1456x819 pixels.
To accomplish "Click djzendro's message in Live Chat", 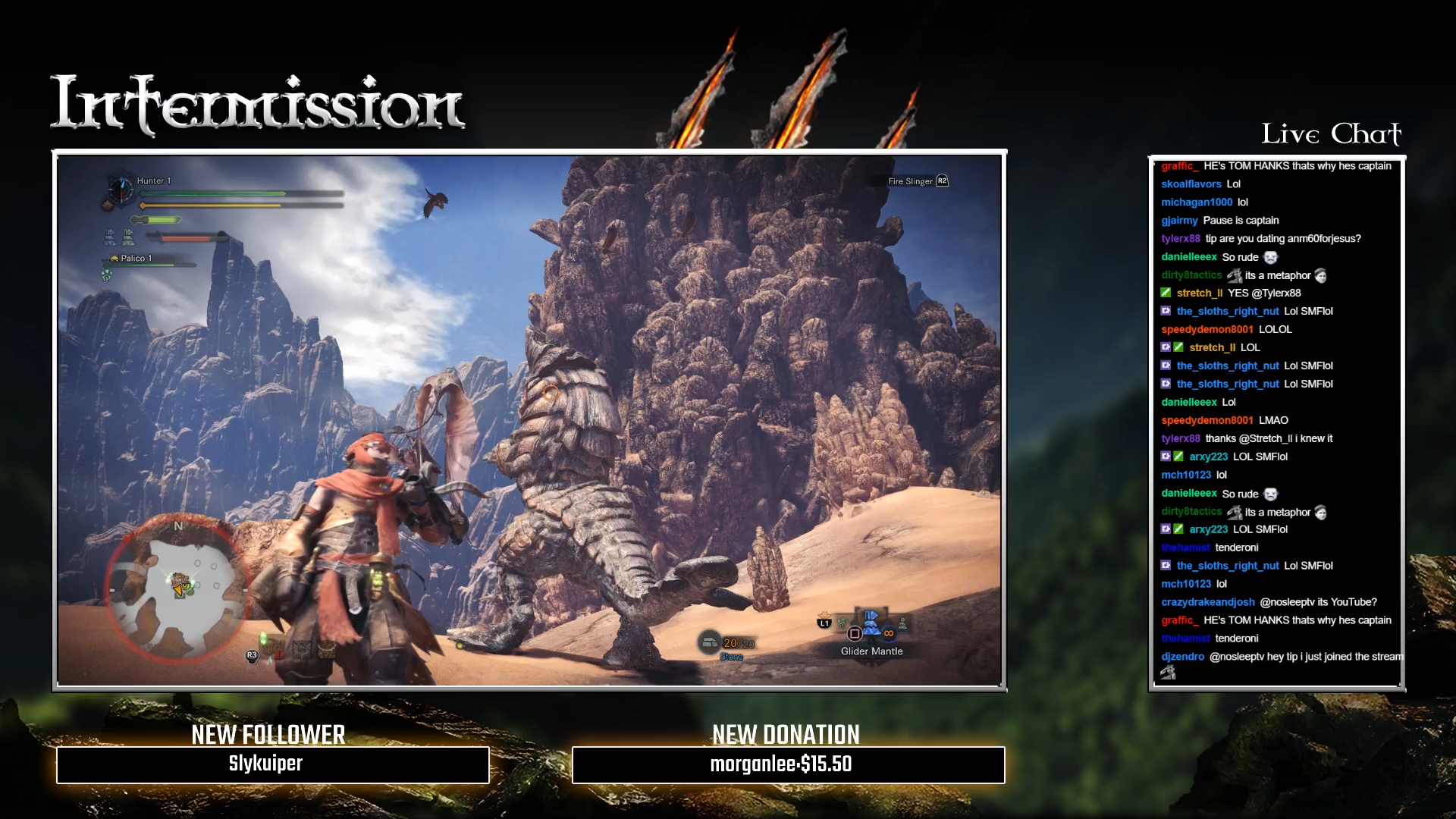I will 1304,657.
